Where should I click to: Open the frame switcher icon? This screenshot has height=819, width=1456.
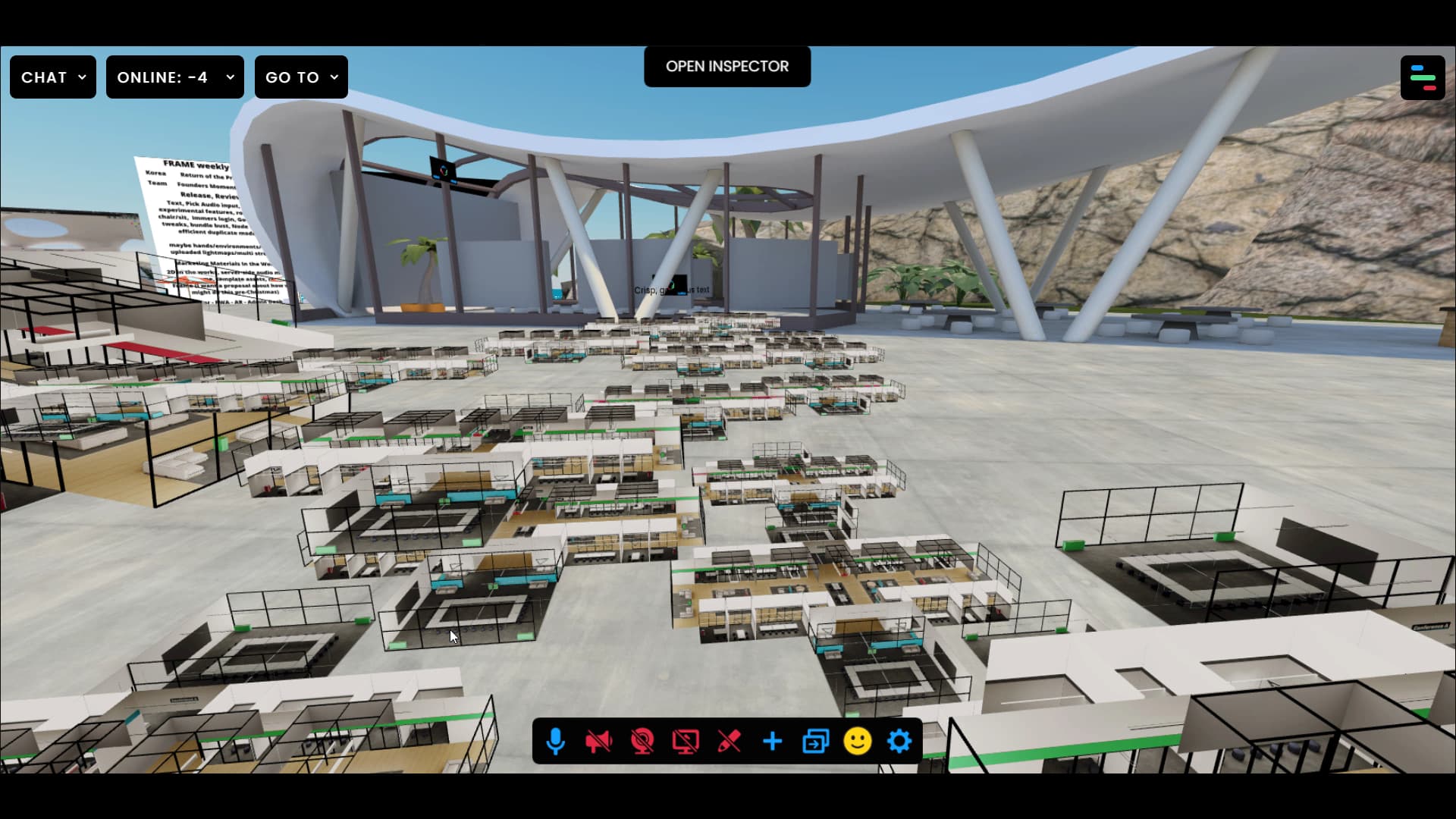point(815,741)
